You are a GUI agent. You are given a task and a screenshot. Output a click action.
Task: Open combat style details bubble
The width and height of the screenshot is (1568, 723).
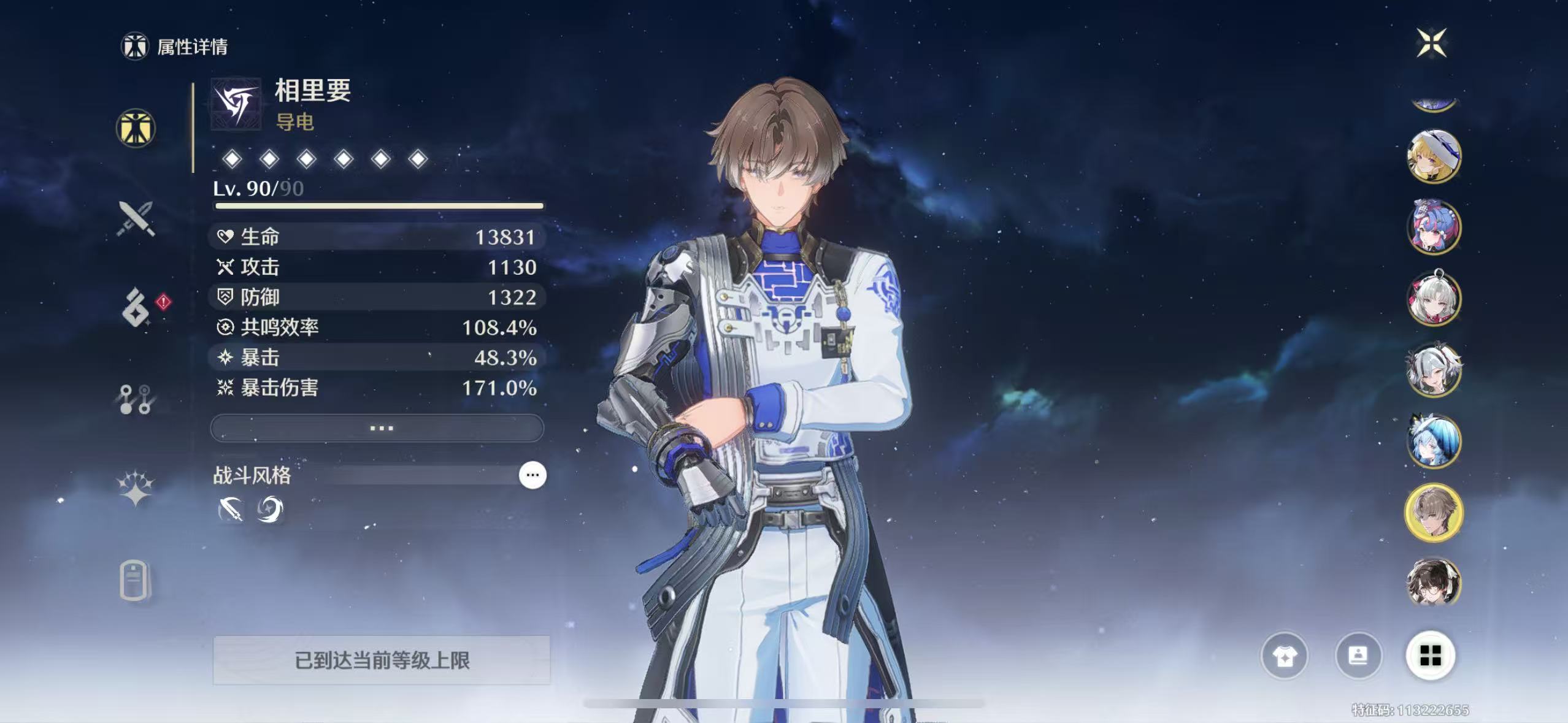click(x=532, y=475)
